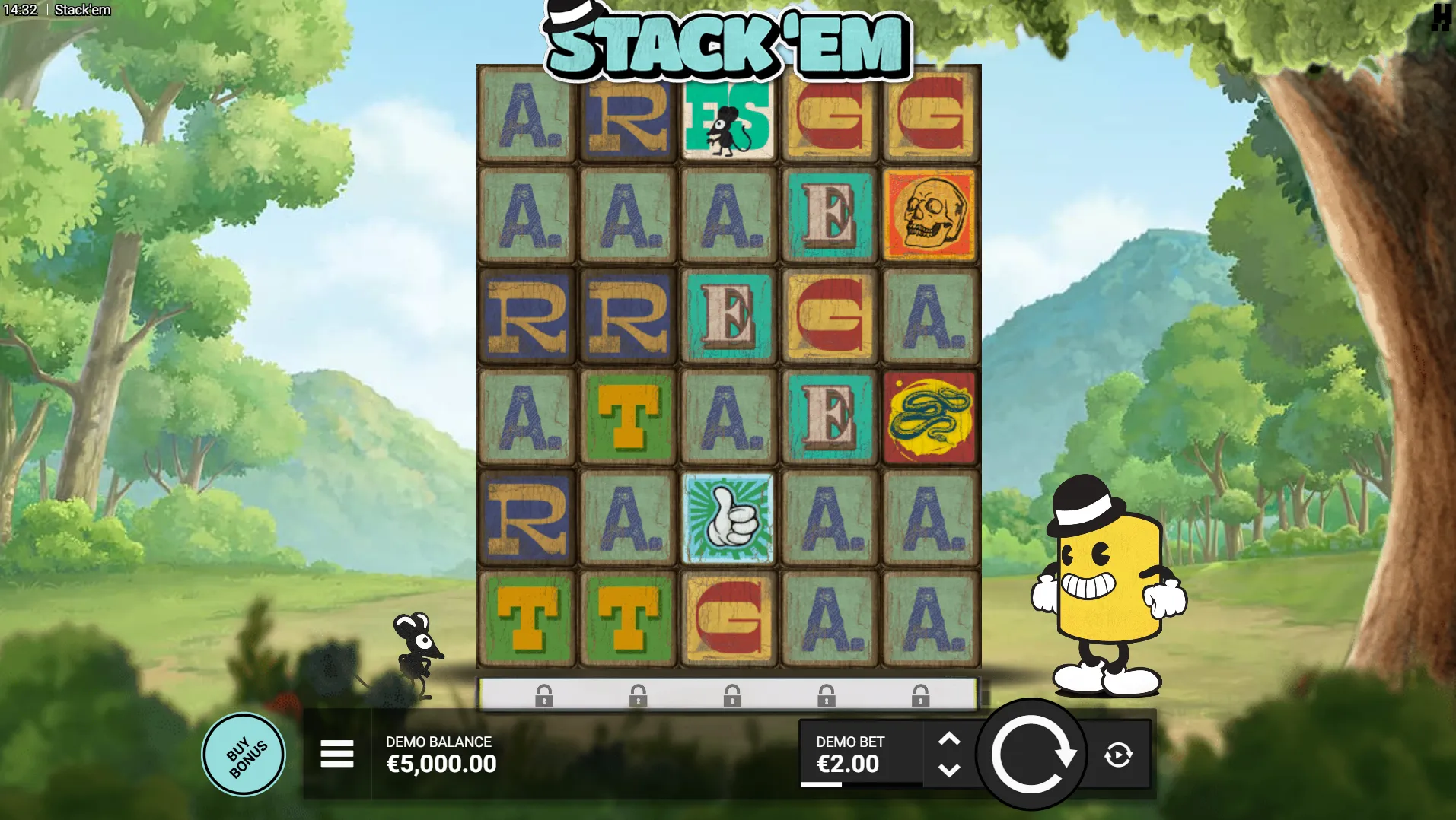The height and width of the screenshot is (820, 1456).
Task: Open the Buy Bonus feature
Action: pyautogui.click(x=244, y=755)
